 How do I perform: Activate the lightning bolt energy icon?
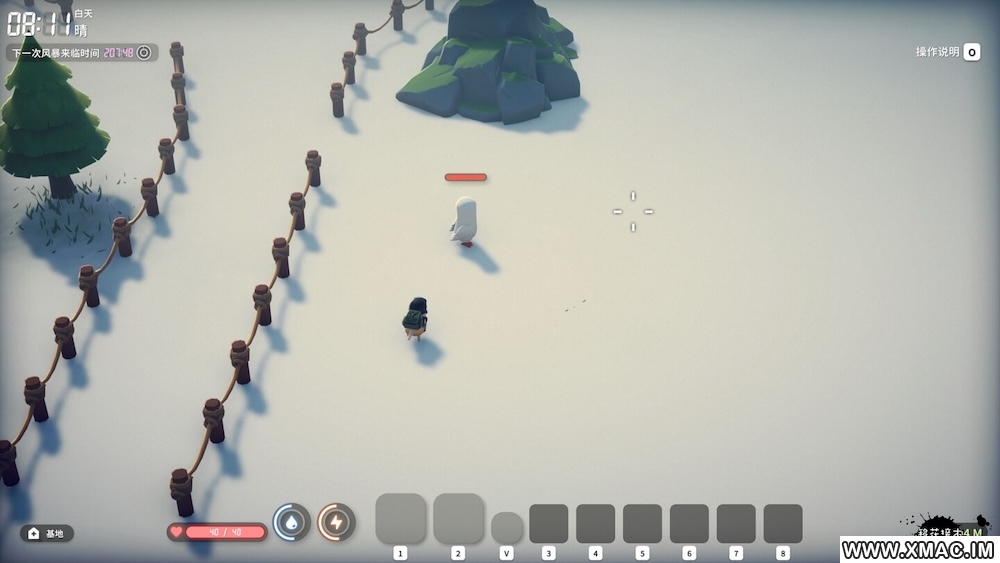(x=336, y=521)
